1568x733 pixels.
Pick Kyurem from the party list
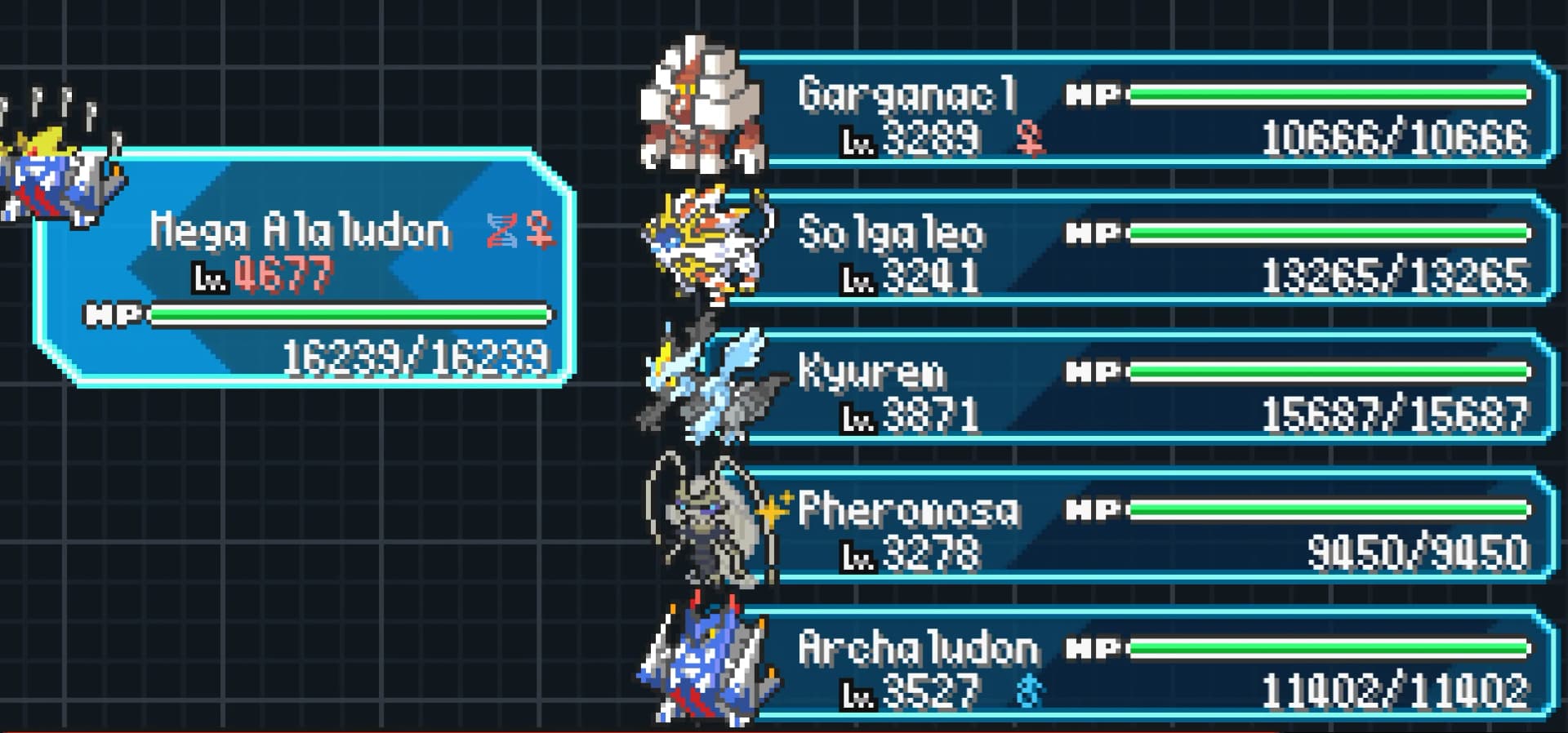point(1143,388)
